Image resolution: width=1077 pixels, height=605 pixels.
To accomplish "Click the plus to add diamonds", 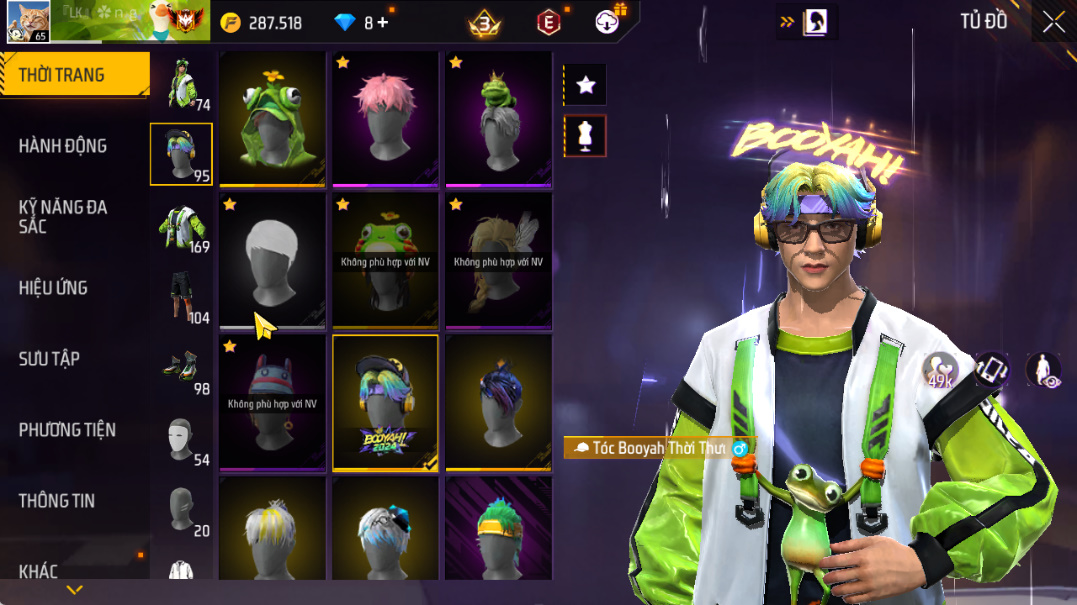I will (x=383, y=22).
